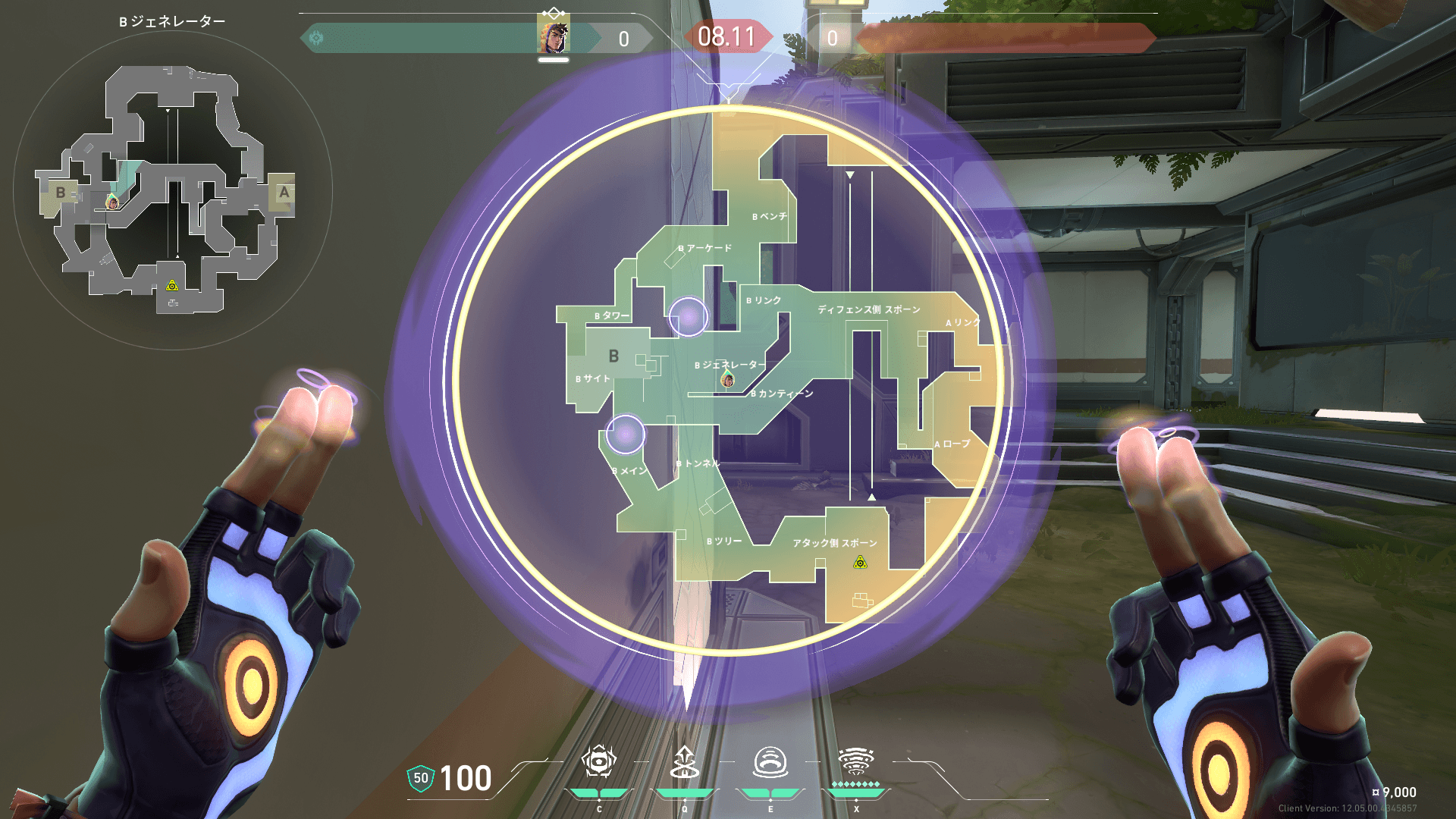
Task: Use the dome-shaped ability icon
Action: coord(770,762)
